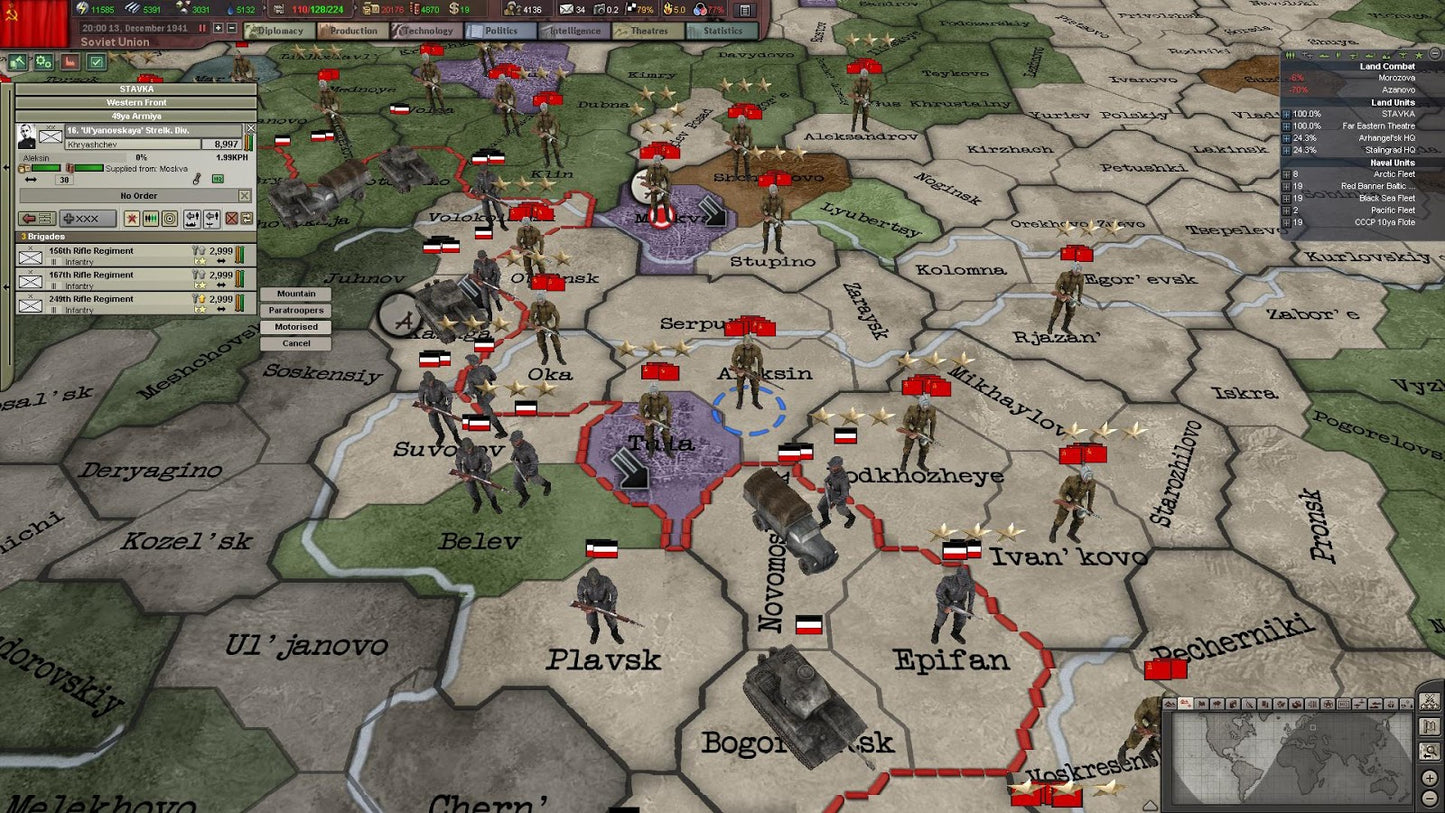The width and height of the screenshot is (1445, 813).
Task: Open the Intelligence tab
Action: (574, 31)
